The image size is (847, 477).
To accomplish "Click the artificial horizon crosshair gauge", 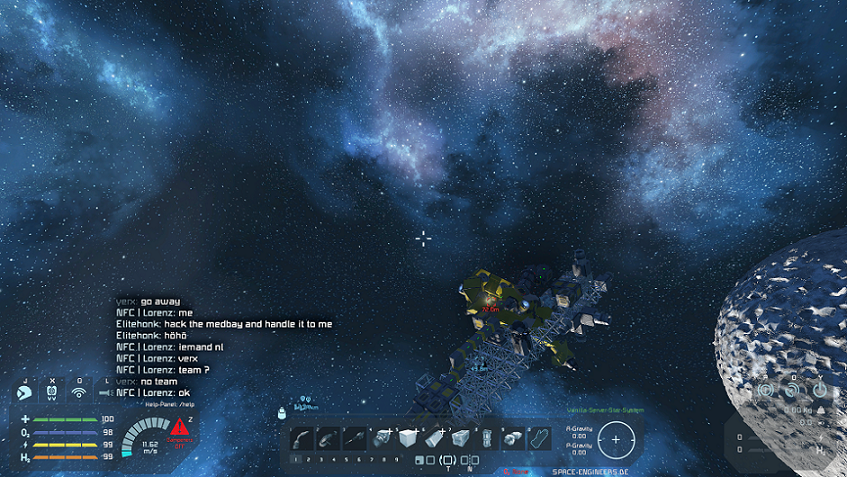I will coord(616,438).
